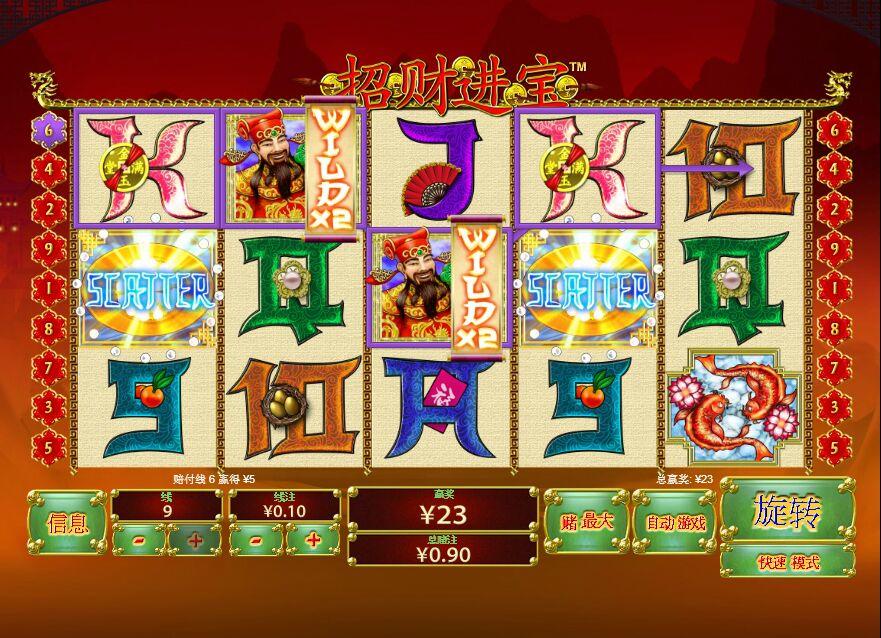Open the 信息 info panel
Image resolution: width=881 pixels, height=638 pixels.
(x=66, y=522)
